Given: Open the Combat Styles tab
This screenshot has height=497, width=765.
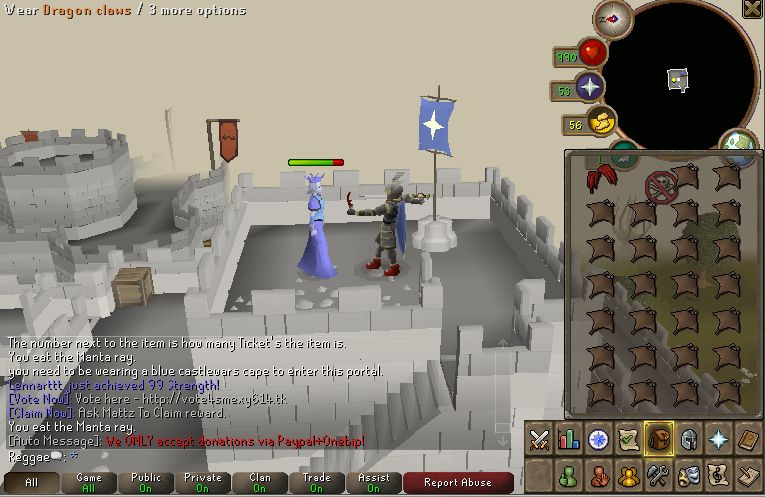Looking at the screenshot, I should coord(540,438).
